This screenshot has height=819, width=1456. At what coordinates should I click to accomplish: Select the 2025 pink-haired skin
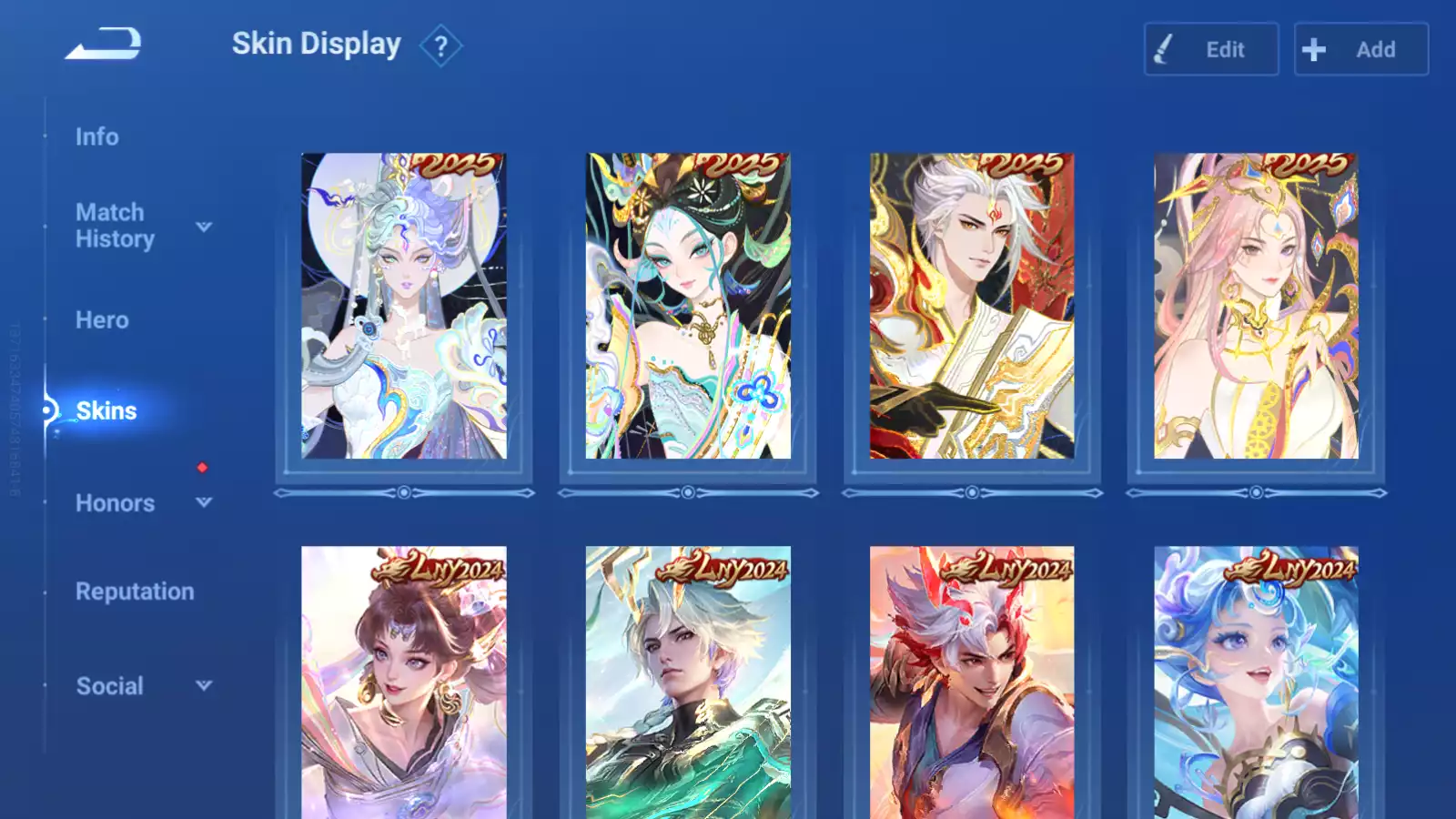coord(1256,306)
